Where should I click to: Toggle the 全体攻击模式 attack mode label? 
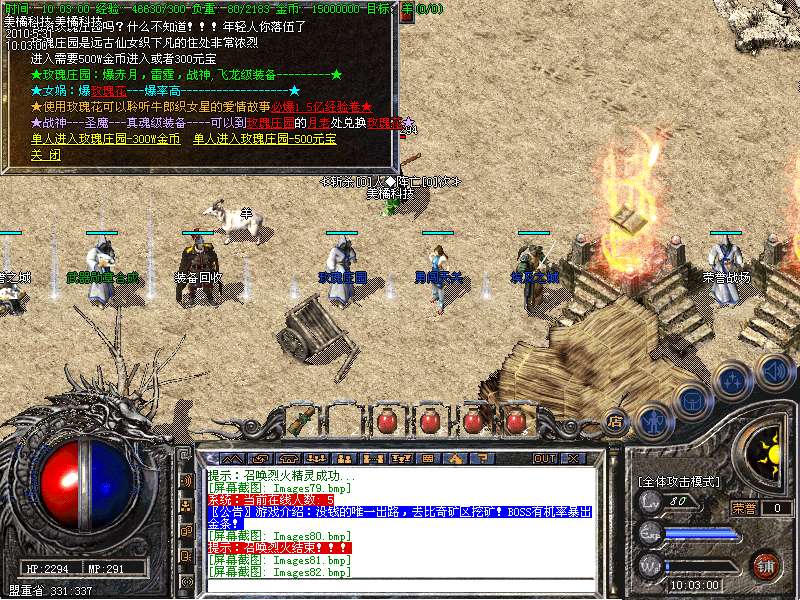680,482
